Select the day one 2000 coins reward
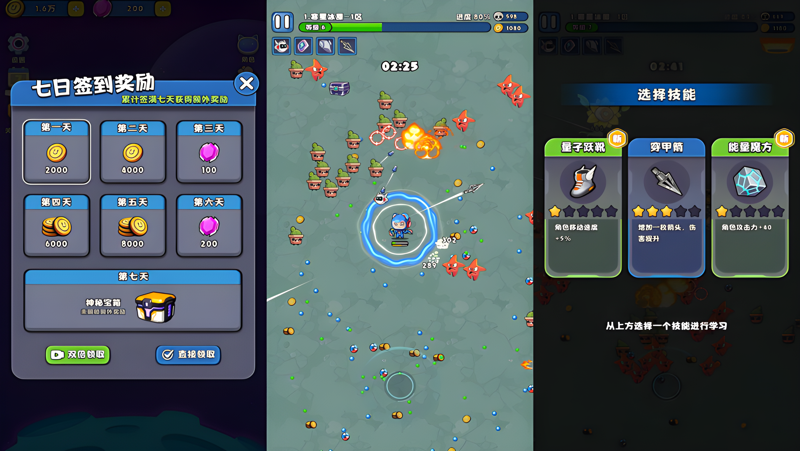Screen dimensions: 800x451 coord(56,152)
